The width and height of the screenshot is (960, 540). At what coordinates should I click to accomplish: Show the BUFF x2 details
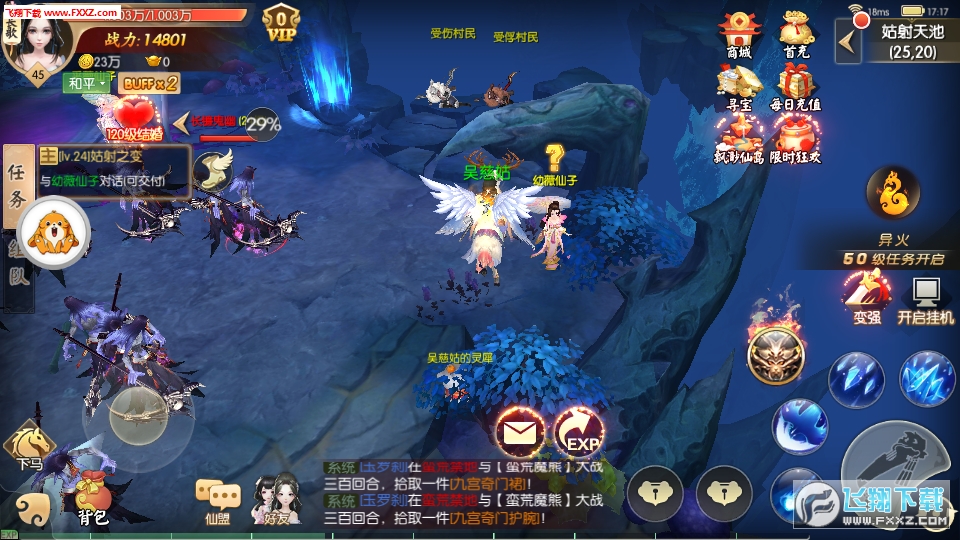[x=151, y=83]
